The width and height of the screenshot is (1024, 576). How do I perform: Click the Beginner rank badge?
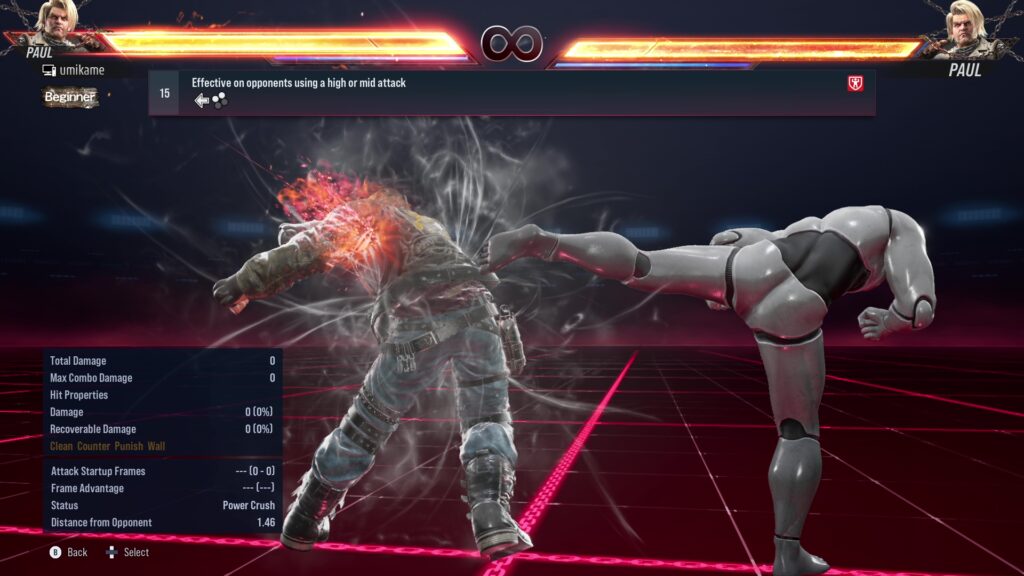(70, 97)
